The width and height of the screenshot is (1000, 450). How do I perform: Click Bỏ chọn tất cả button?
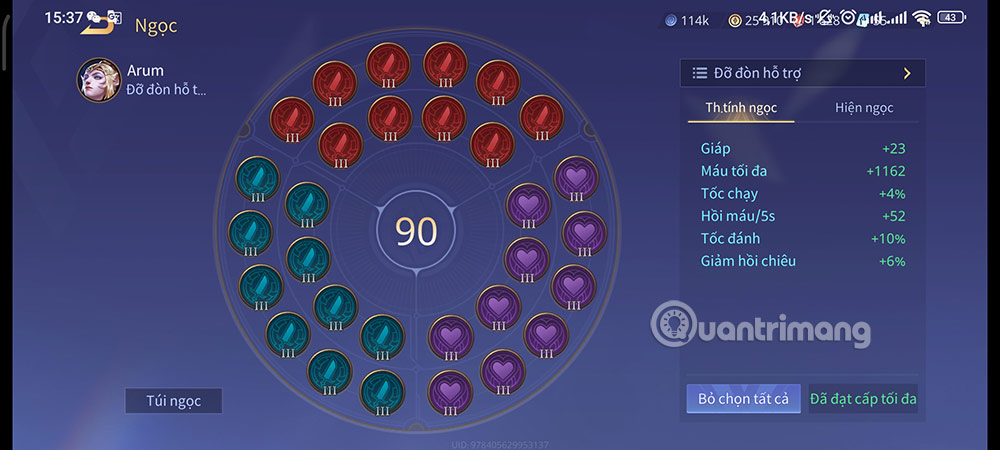[743, 399]
